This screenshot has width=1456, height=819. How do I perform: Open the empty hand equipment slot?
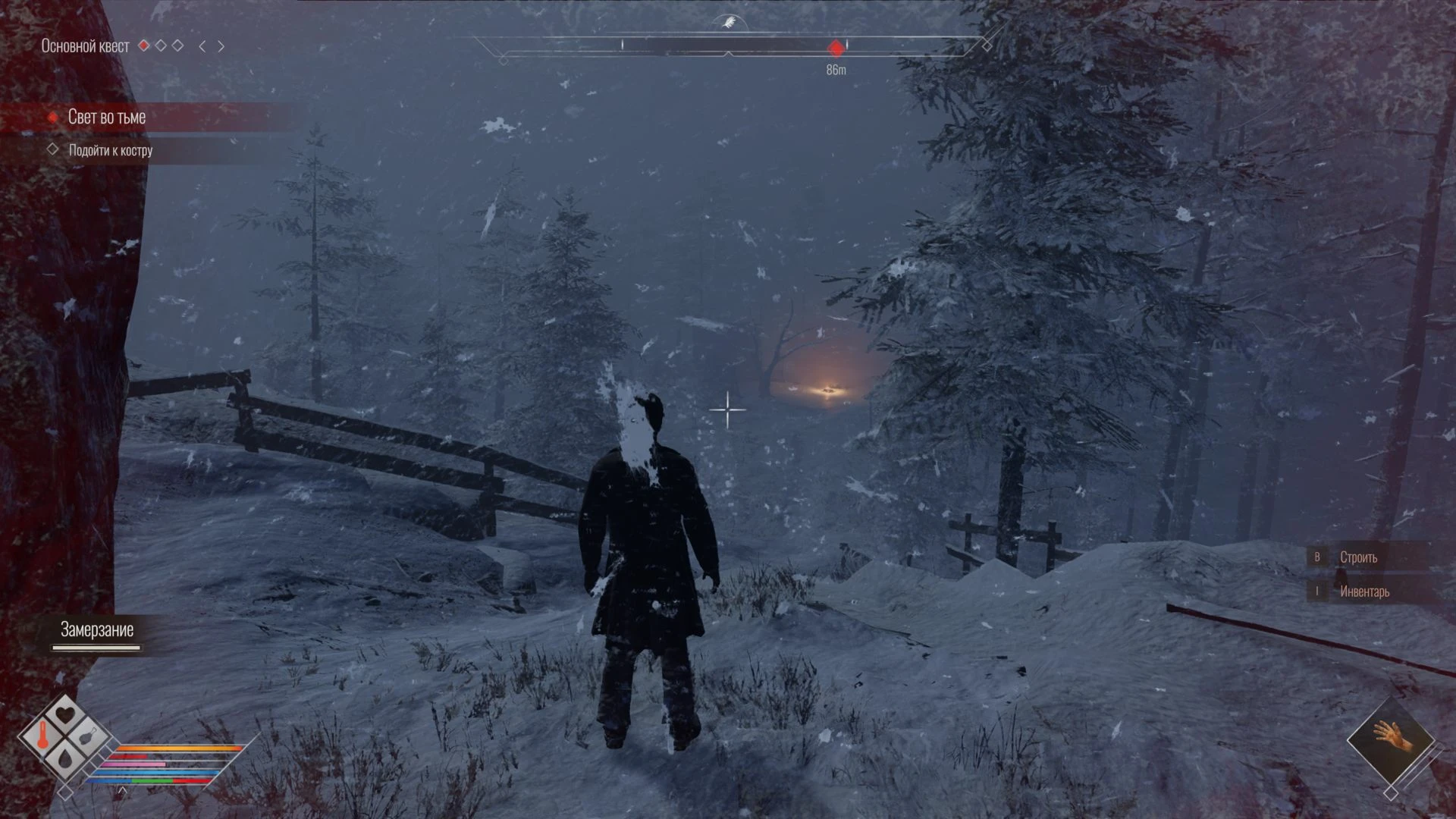click(x=1392, y=738)
